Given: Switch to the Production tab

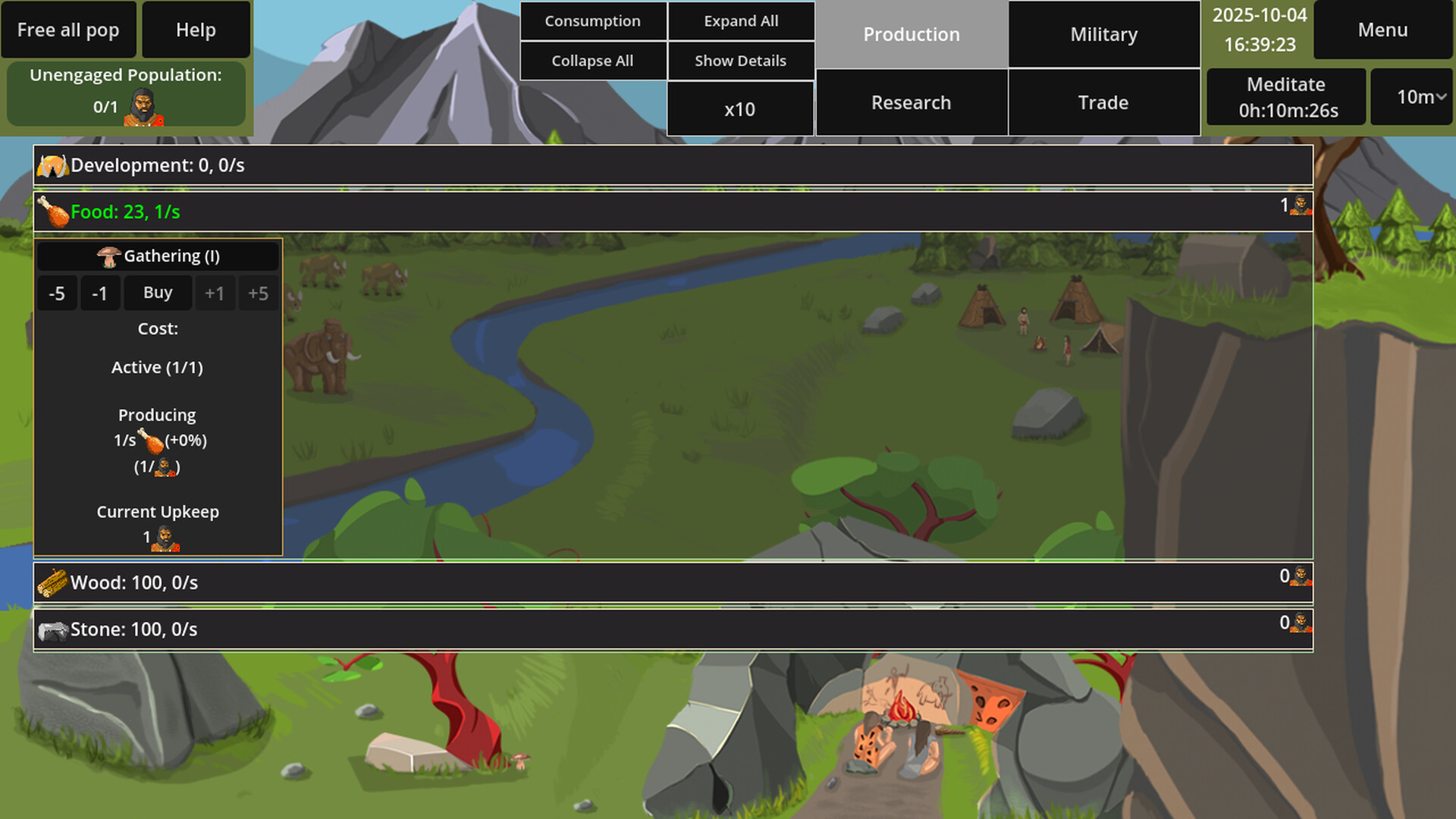Looking at the screenshot, I should click(x=912, y=34).
